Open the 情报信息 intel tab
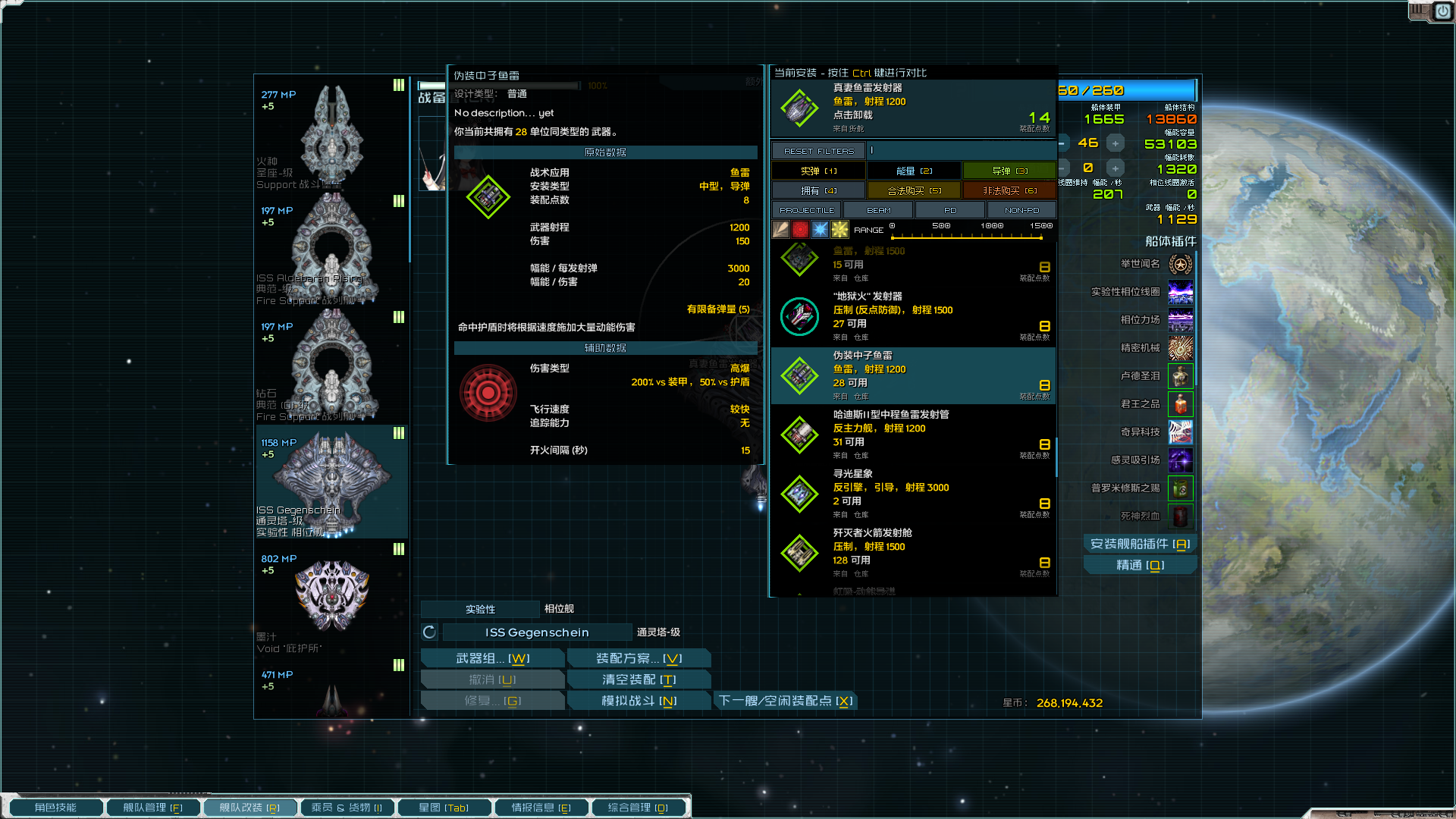Viewport: 1456px width, 819px height. [541, 808]
